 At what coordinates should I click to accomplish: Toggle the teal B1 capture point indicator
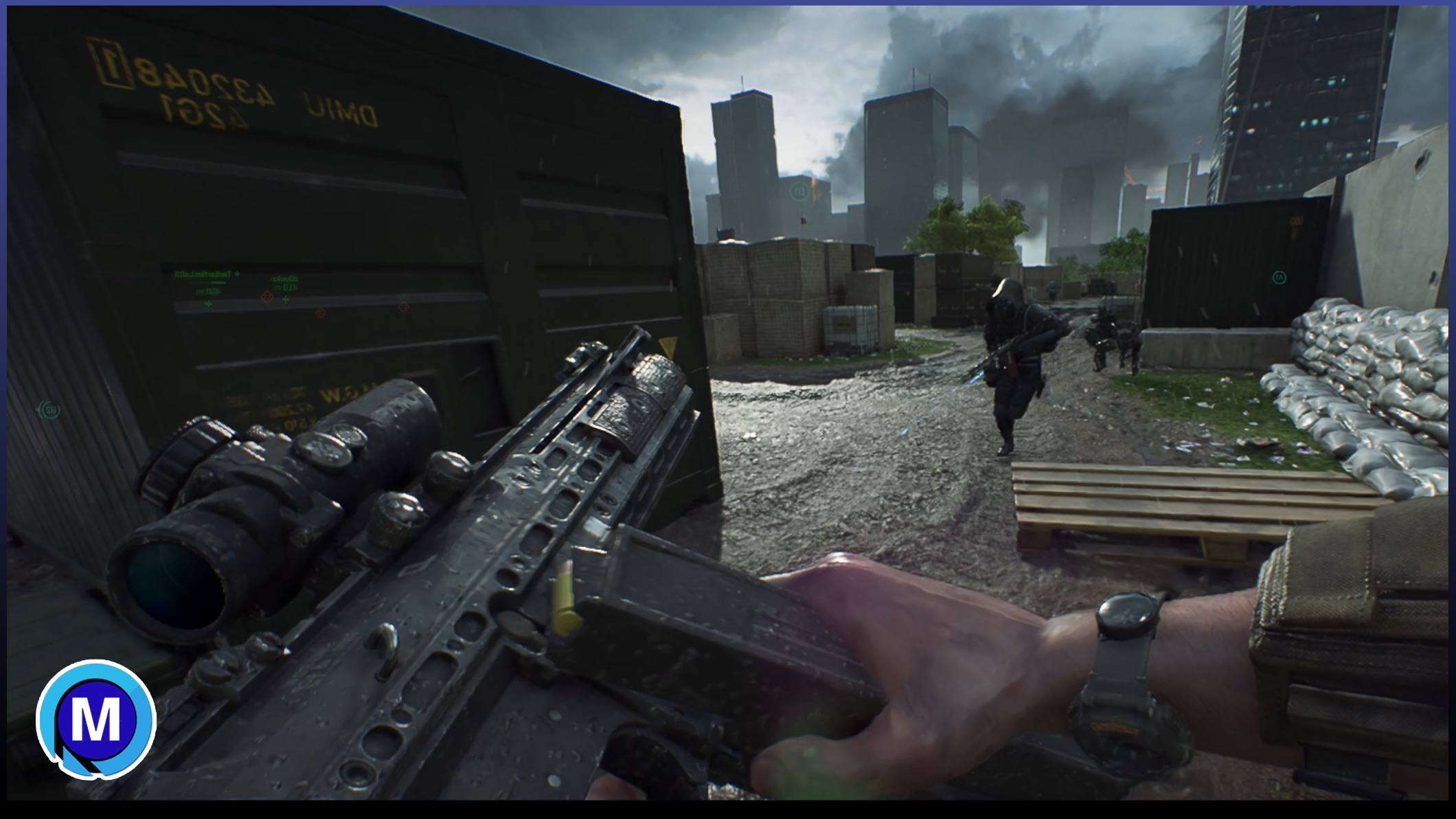point(799,192)
